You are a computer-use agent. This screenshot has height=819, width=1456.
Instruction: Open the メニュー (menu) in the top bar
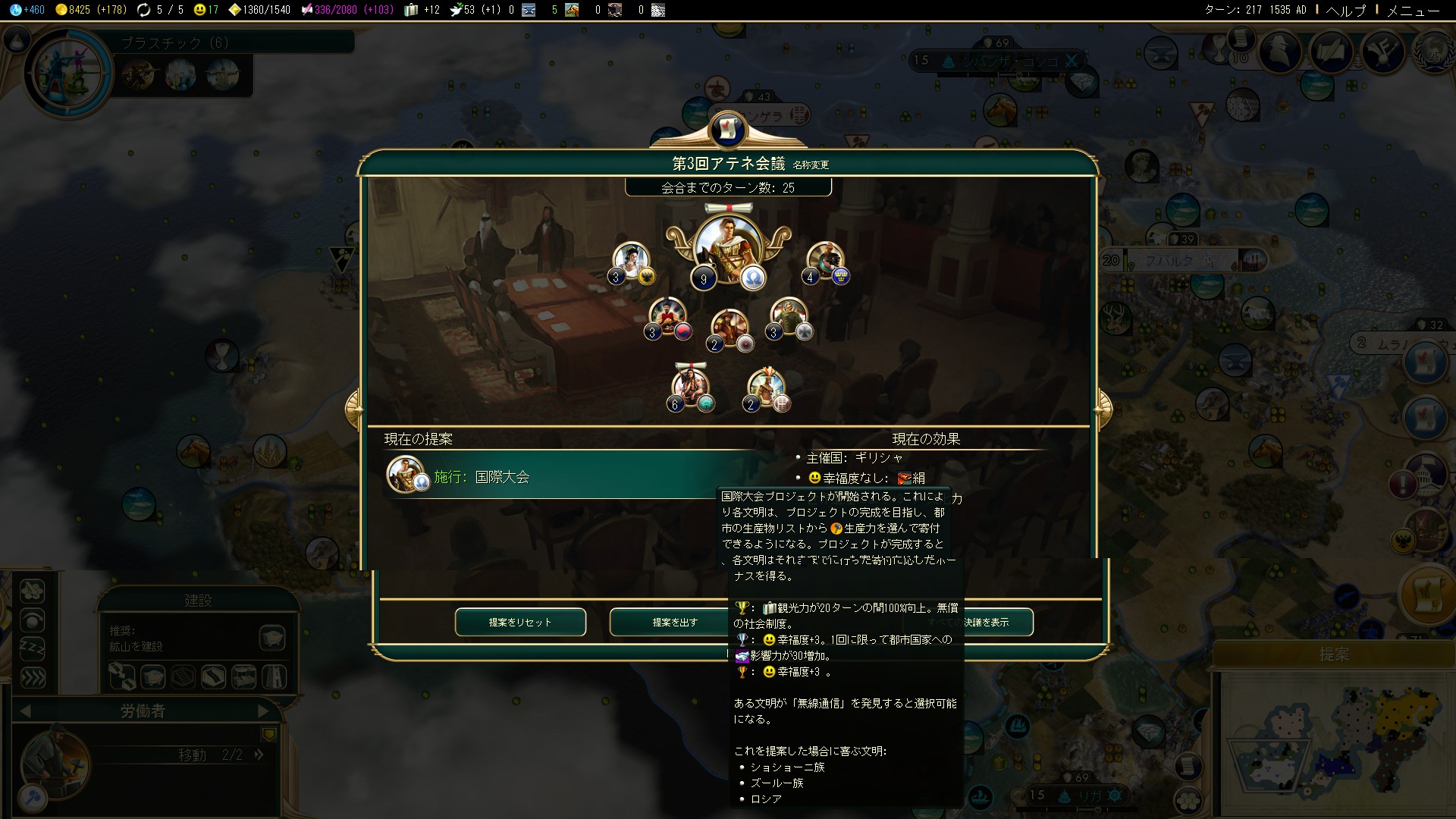click(x=1412, y=10)
